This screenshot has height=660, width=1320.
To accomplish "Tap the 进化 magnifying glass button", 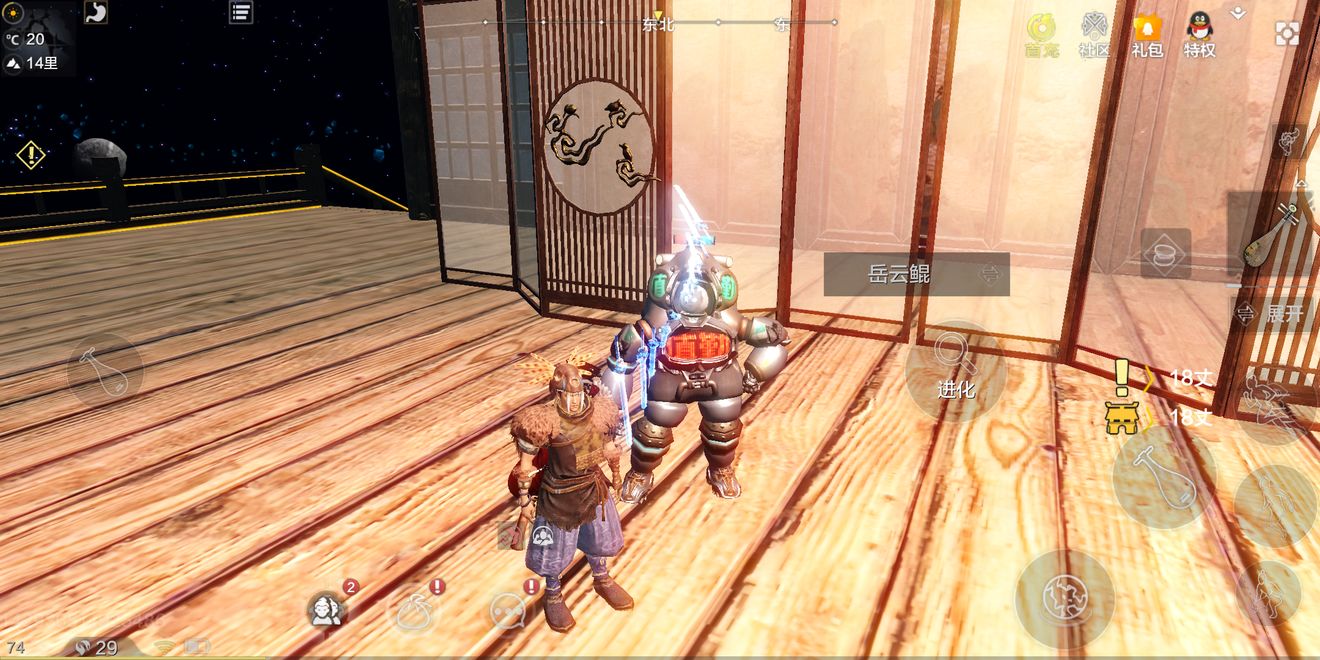I will click(955, 371).
